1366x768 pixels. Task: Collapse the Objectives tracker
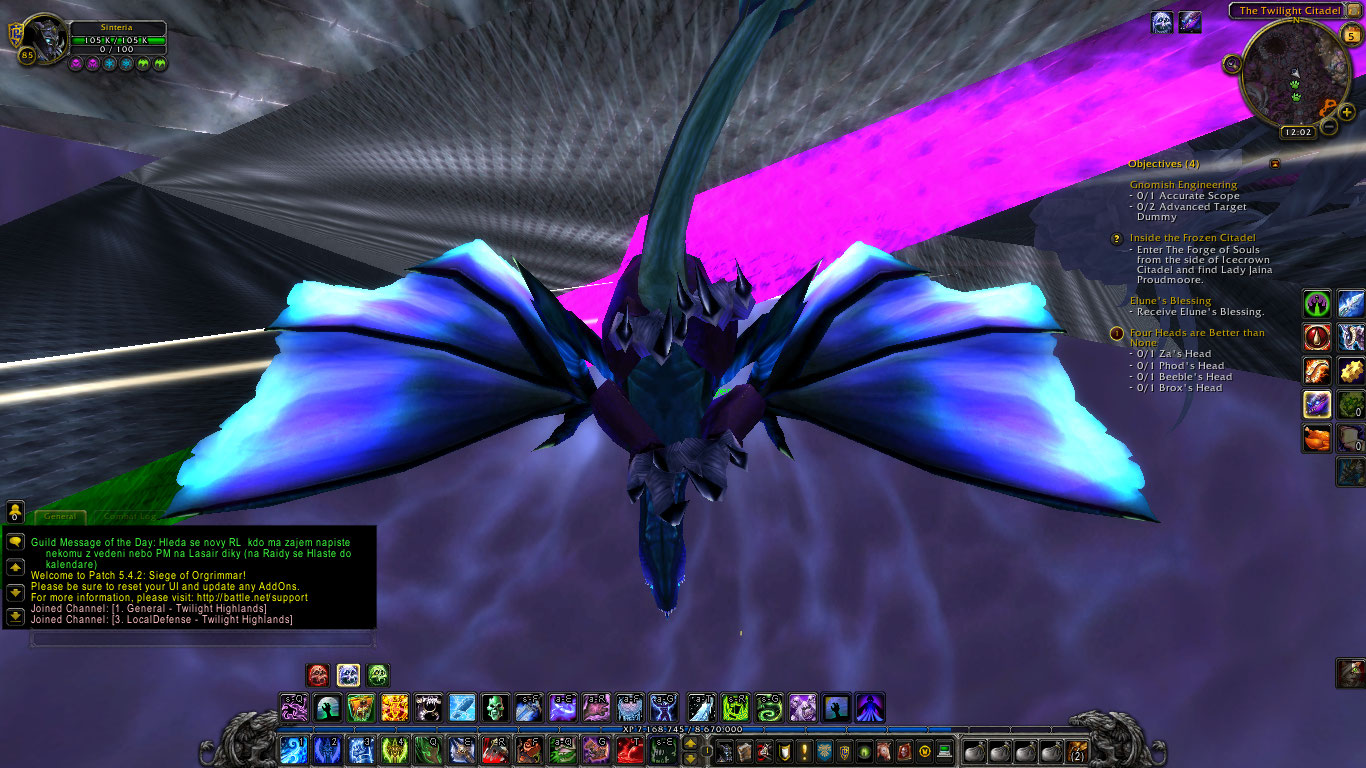(1275, 163)
